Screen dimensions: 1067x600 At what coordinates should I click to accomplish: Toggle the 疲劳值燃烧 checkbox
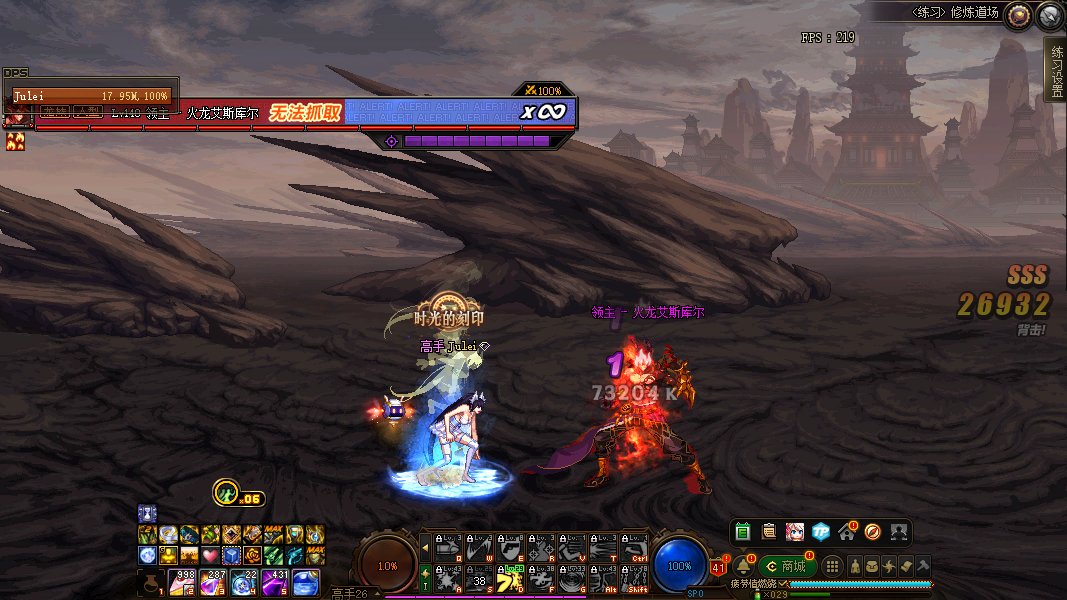pyautogui.click(x=786, y=583)
